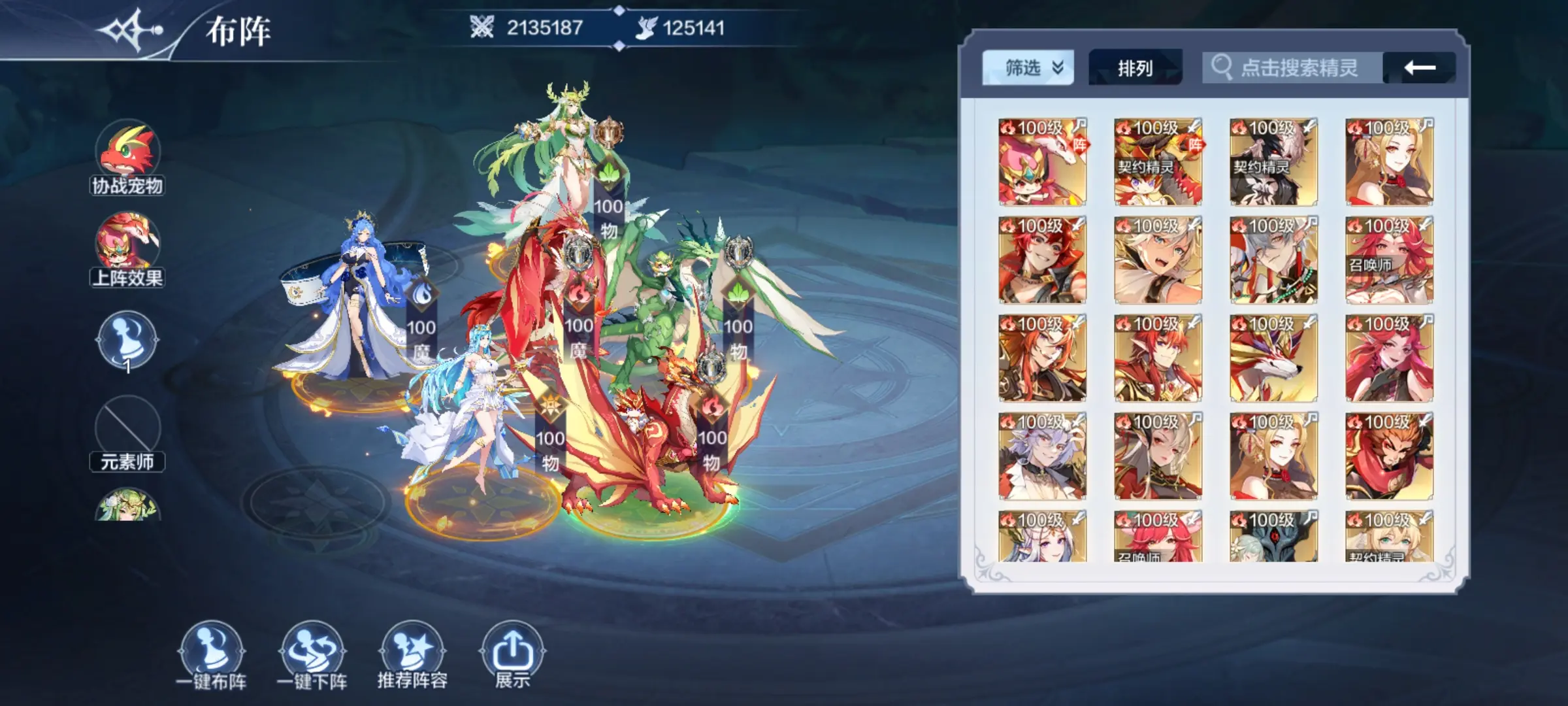Open the 筛选 filter dropdown
The height and width of the screenshot is (706, 1568).
point(1028,68)
